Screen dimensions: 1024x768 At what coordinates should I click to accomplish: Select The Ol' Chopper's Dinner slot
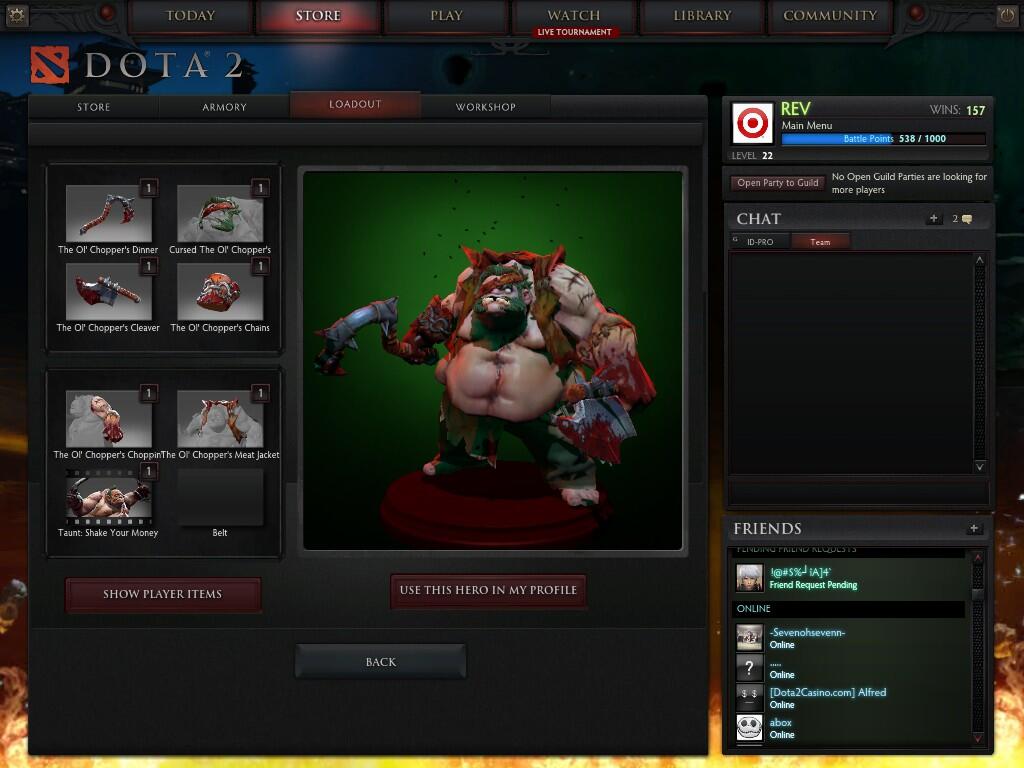click(x=108, y=213)
